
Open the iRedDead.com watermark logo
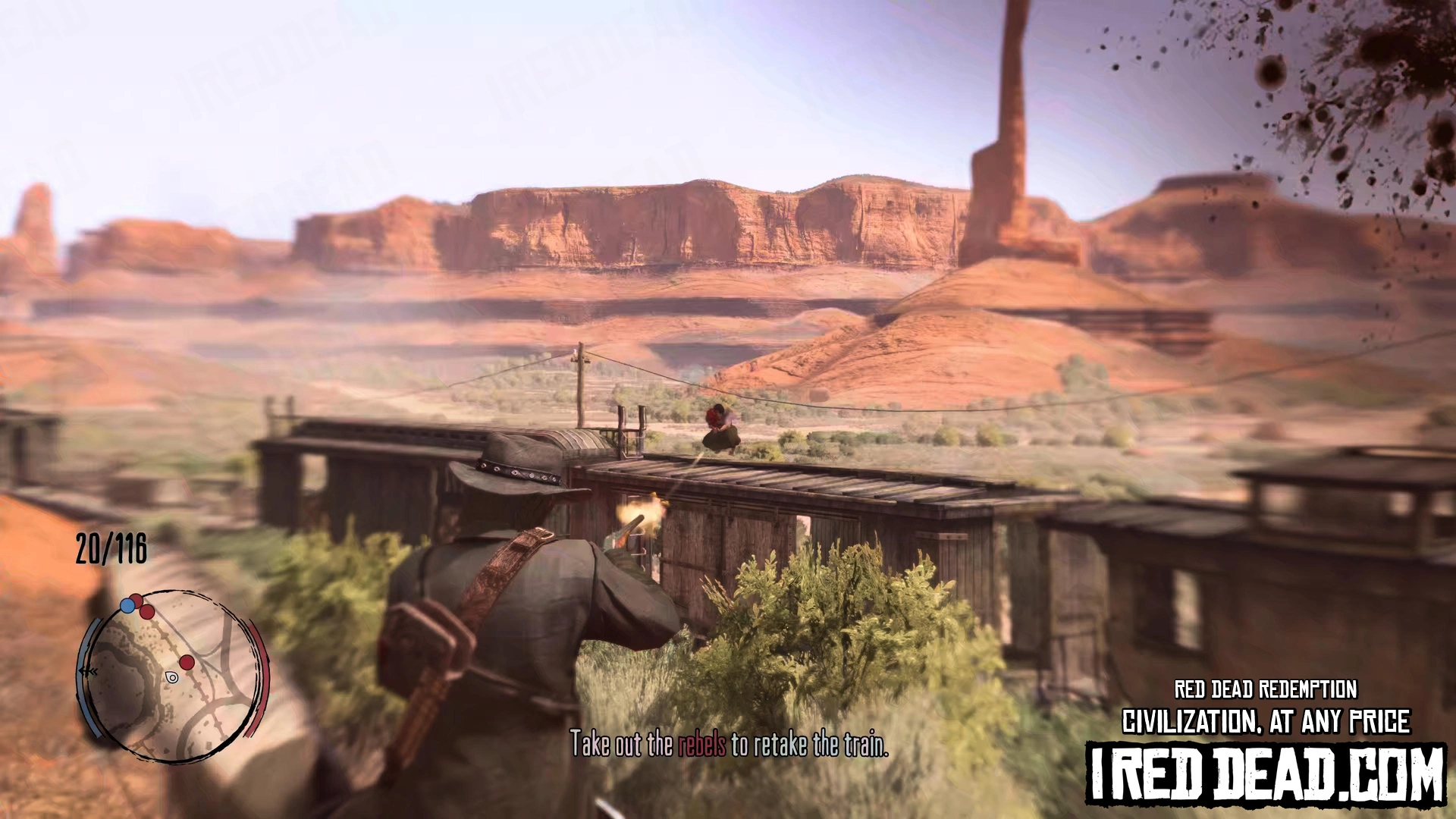pos(1266,773)
